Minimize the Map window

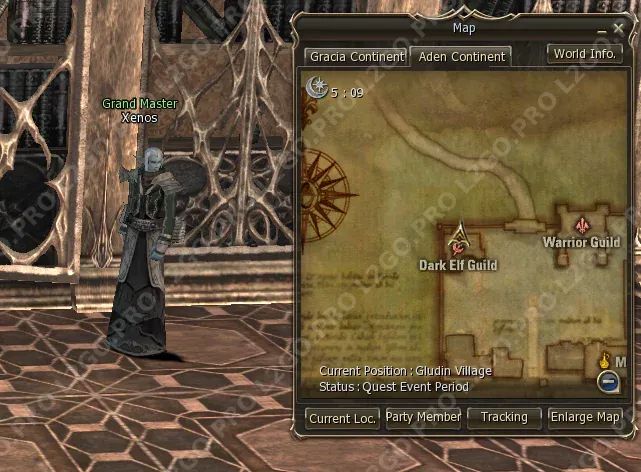[602, 31]
